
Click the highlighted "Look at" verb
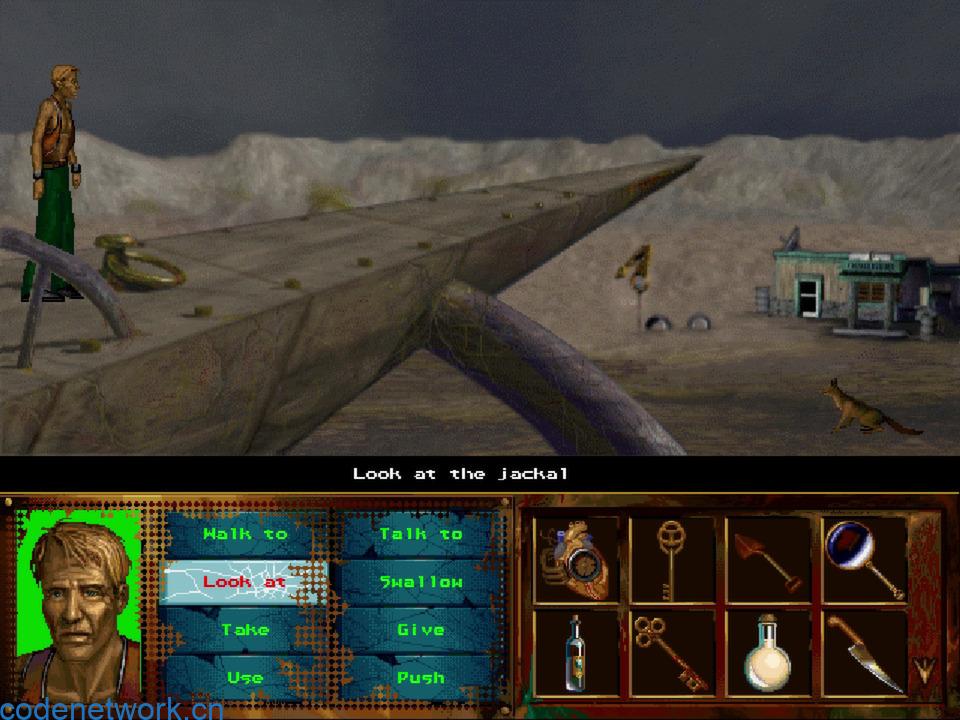coord(245,582)
